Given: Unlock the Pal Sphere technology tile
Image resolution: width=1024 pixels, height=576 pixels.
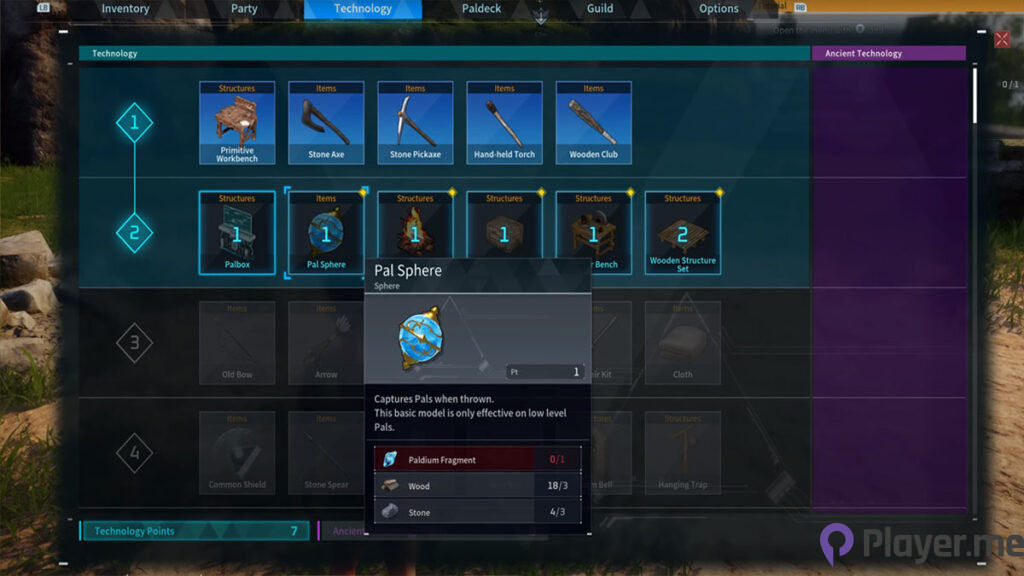Looking at the screenshot, I should tap(326, 233).
